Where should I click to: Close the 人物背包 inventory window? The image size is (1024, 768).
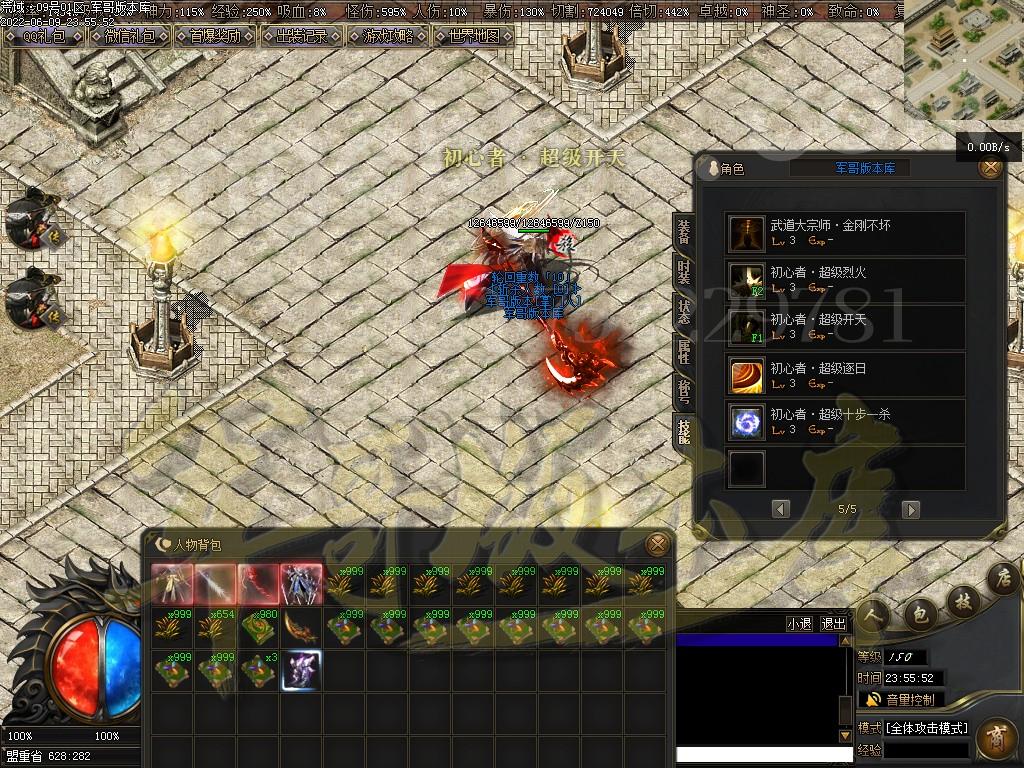pos(657,545)
